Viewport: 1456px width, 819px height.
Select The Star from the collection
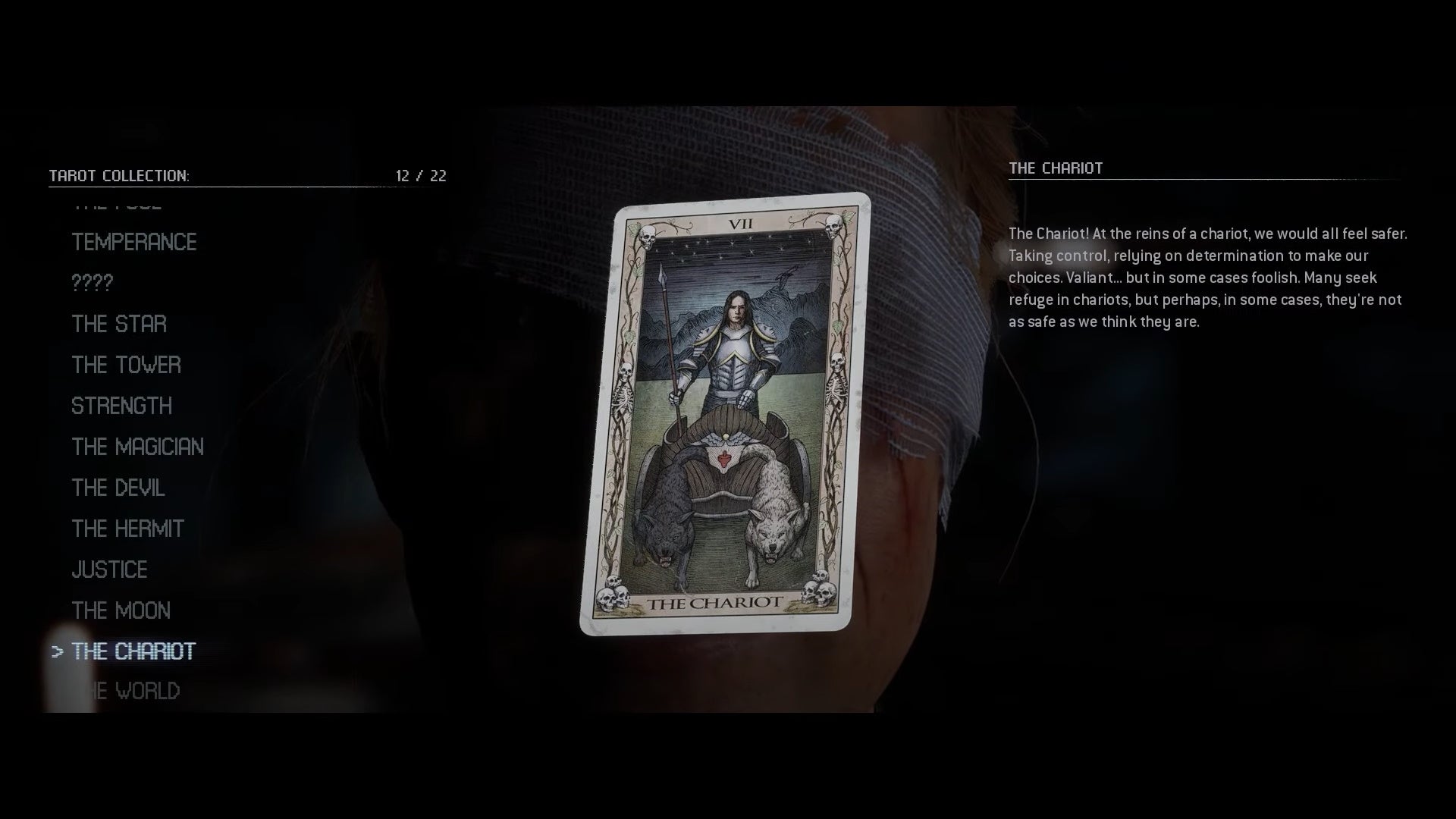[x=118, y=325]
